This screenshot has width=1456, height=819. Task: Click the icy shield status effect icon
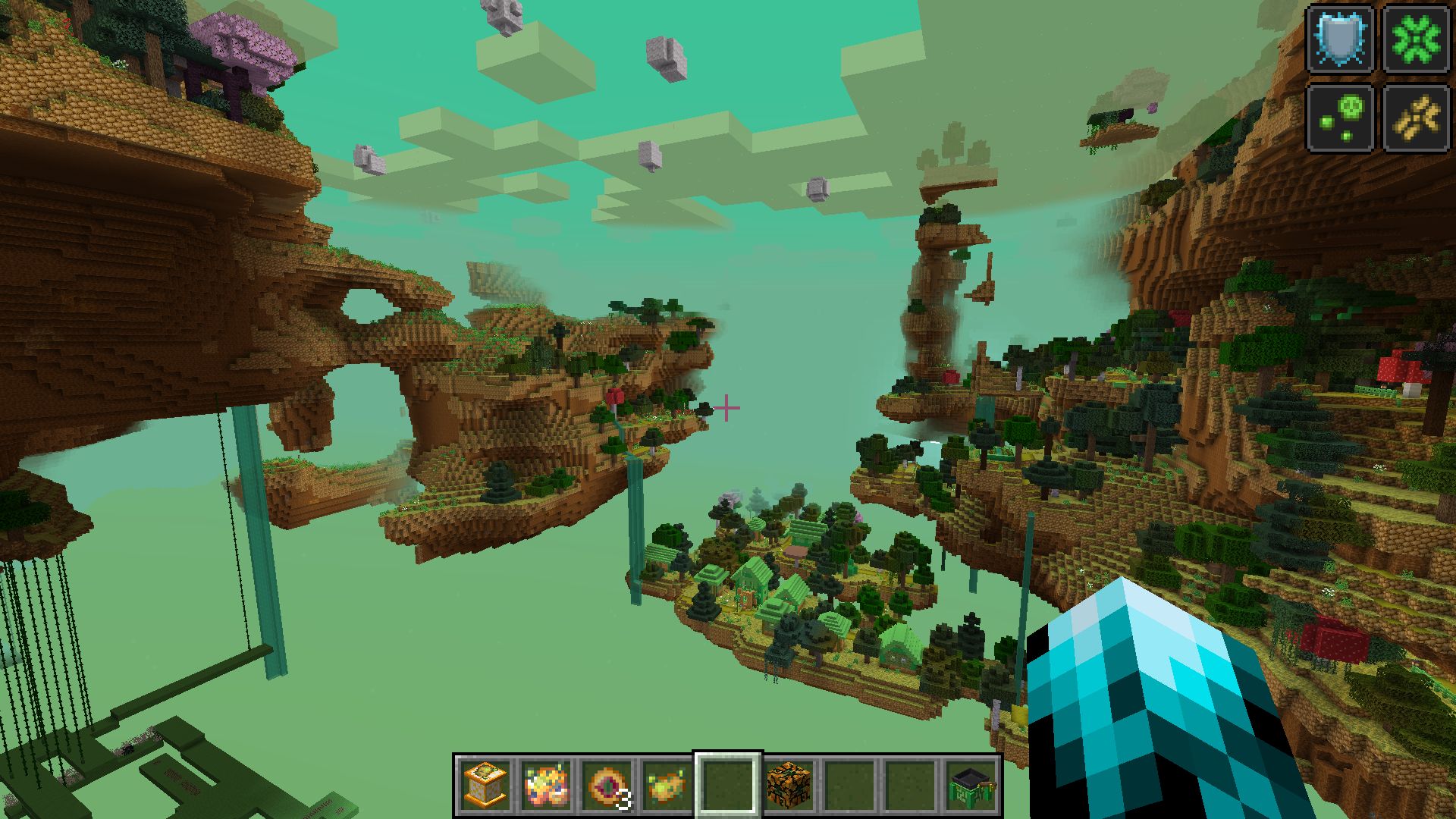(1341, 39)
